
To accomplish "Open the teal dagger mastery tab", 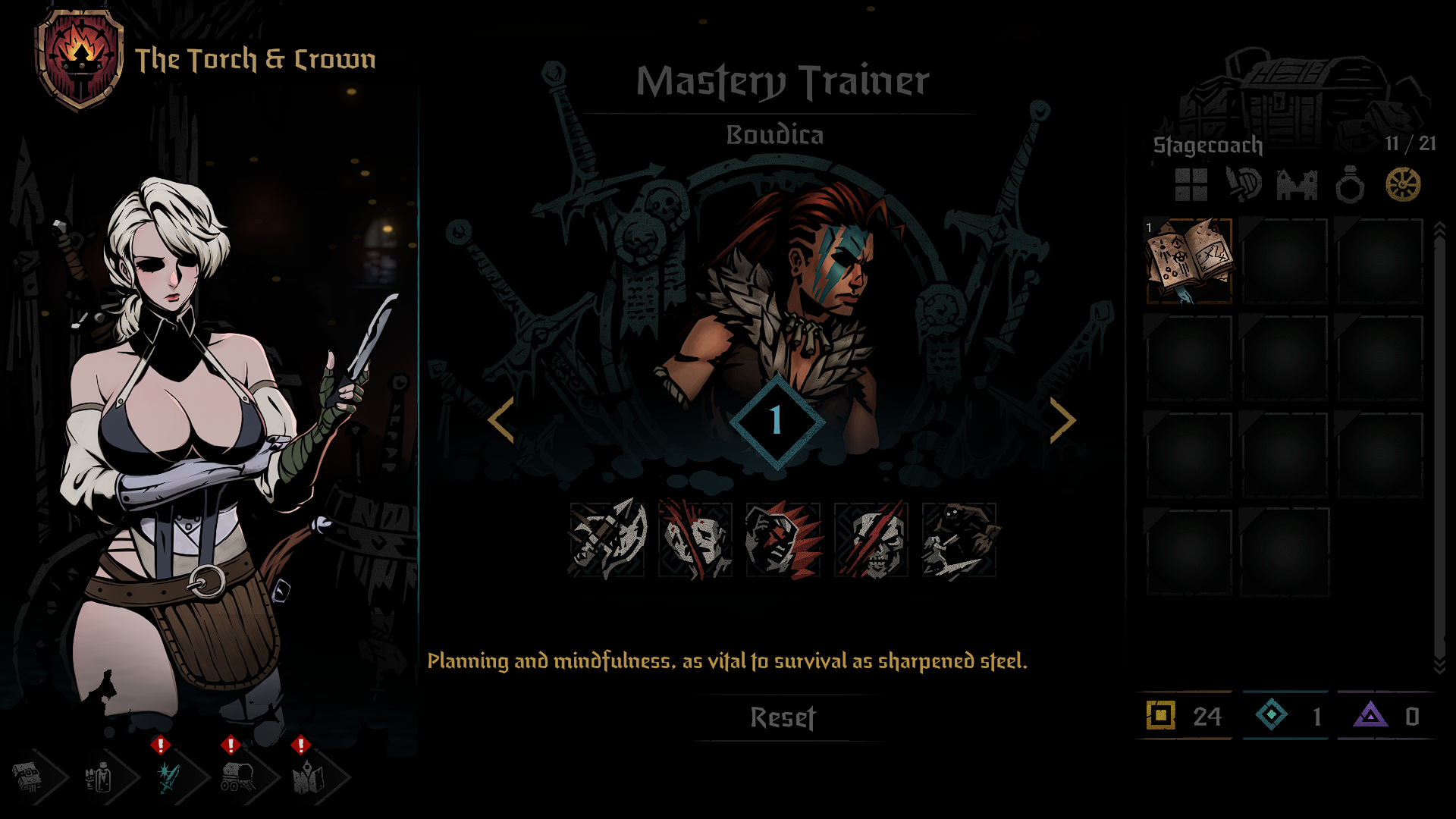I will (x=168, y=777).
